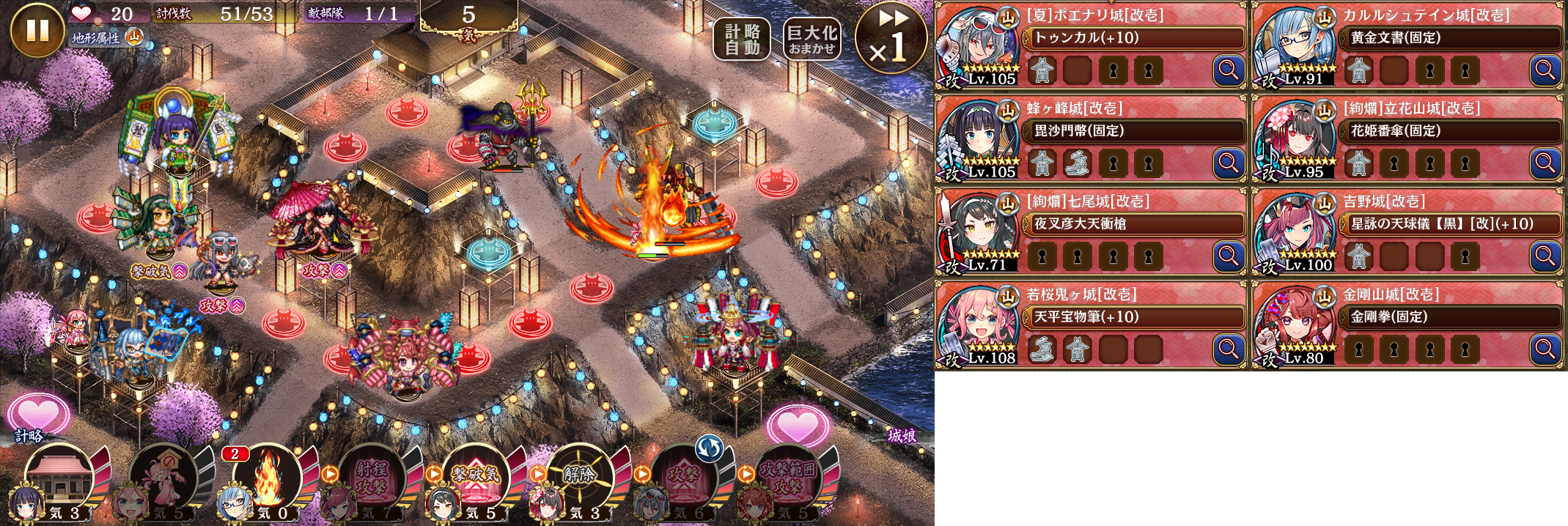Activate the 攻撃範囲攻撃 stratagem

(x=787, y=478)
